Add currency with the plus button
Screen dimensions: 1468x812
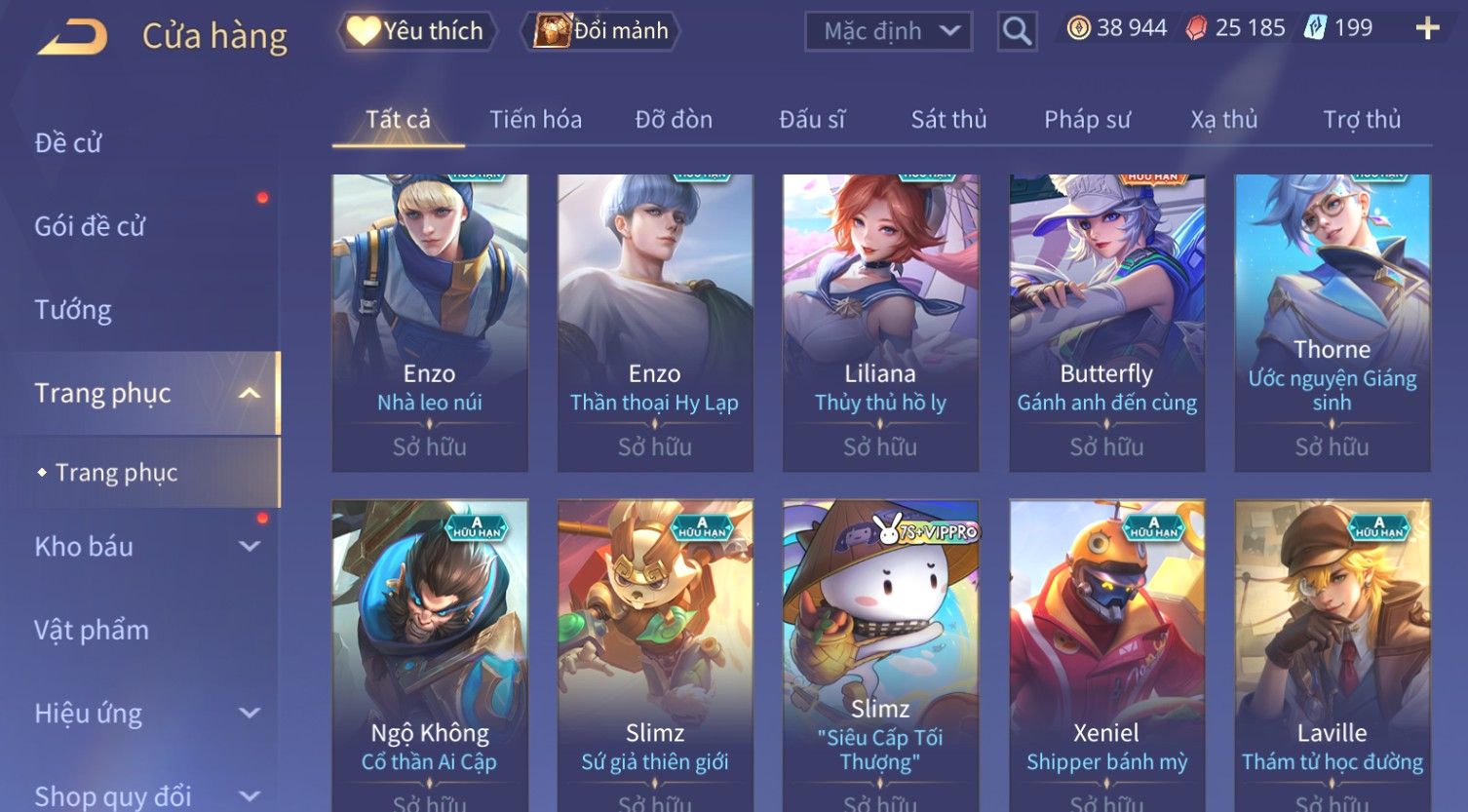(1427, 28)
